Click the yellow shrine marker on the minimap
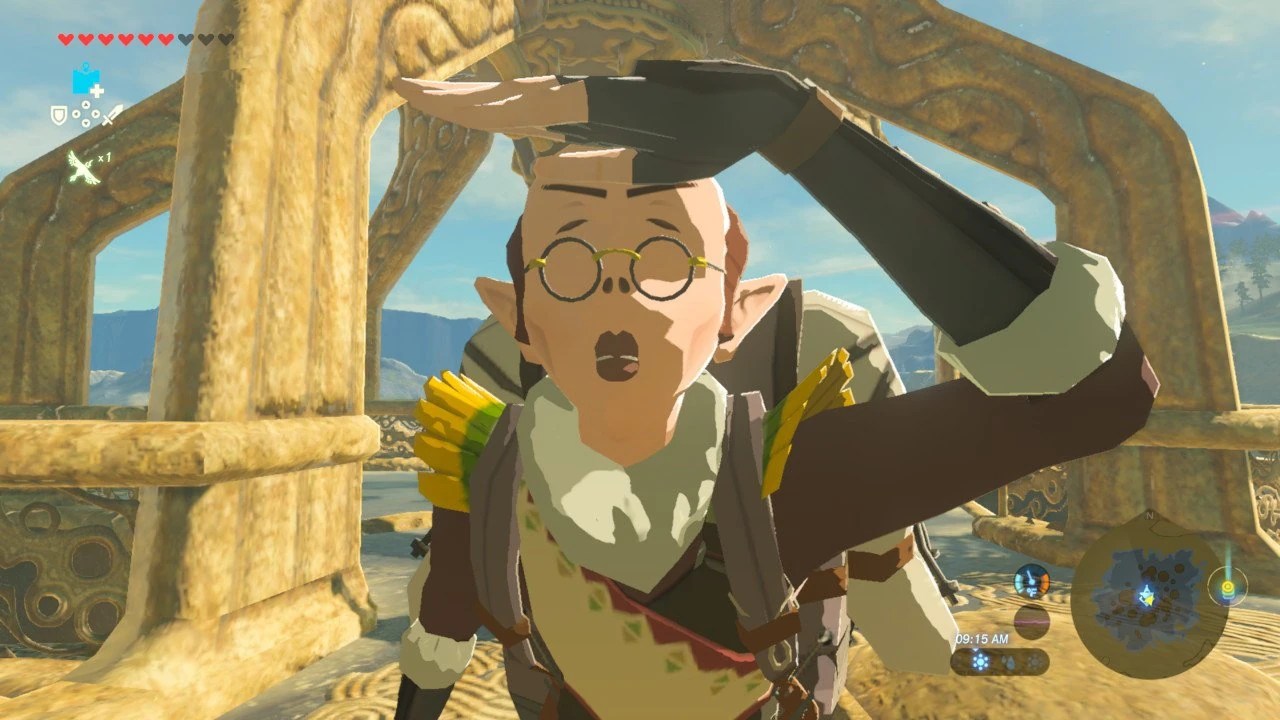 [x=1226, y=589]
